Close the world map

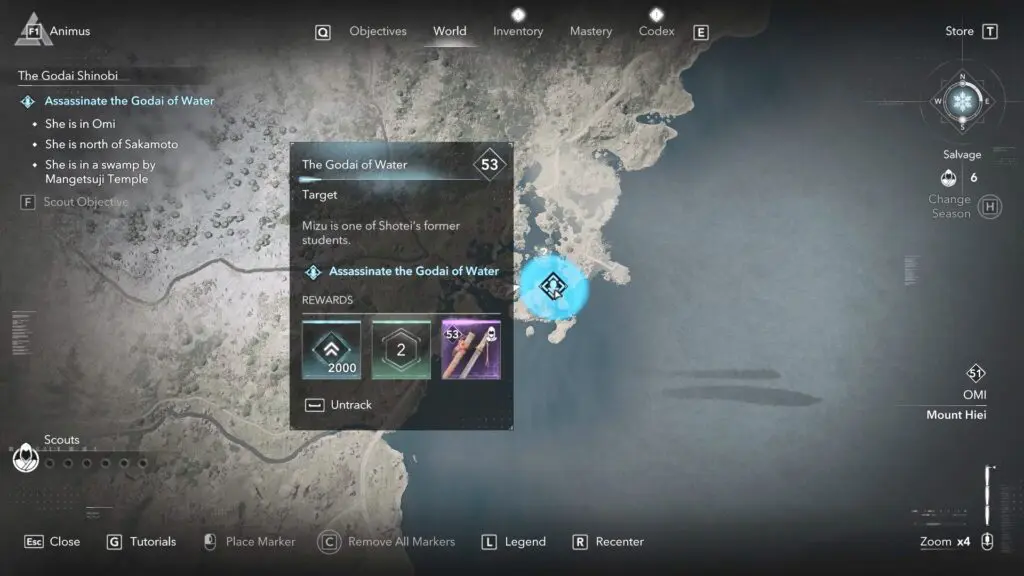53,542
